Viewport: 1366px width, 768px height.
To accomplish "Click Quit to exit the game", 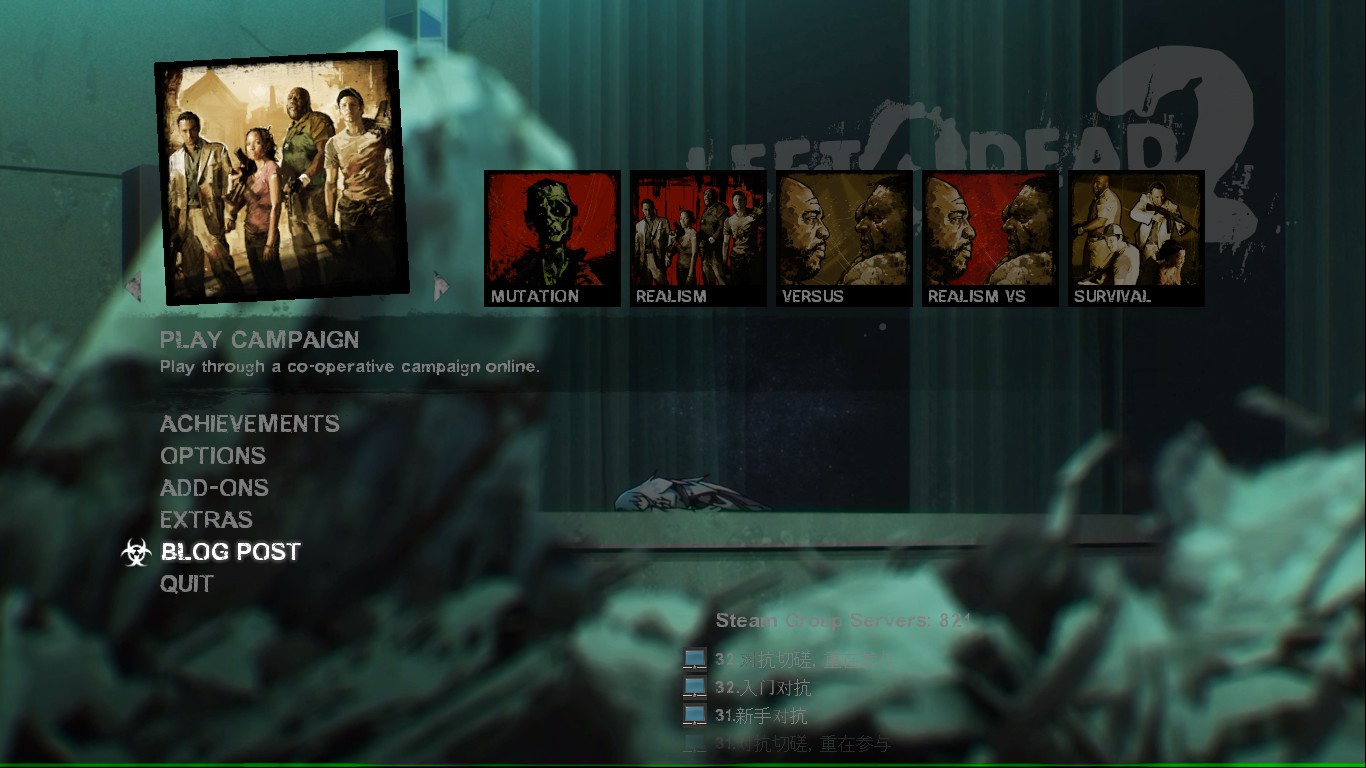I will (x=186, y=584).
